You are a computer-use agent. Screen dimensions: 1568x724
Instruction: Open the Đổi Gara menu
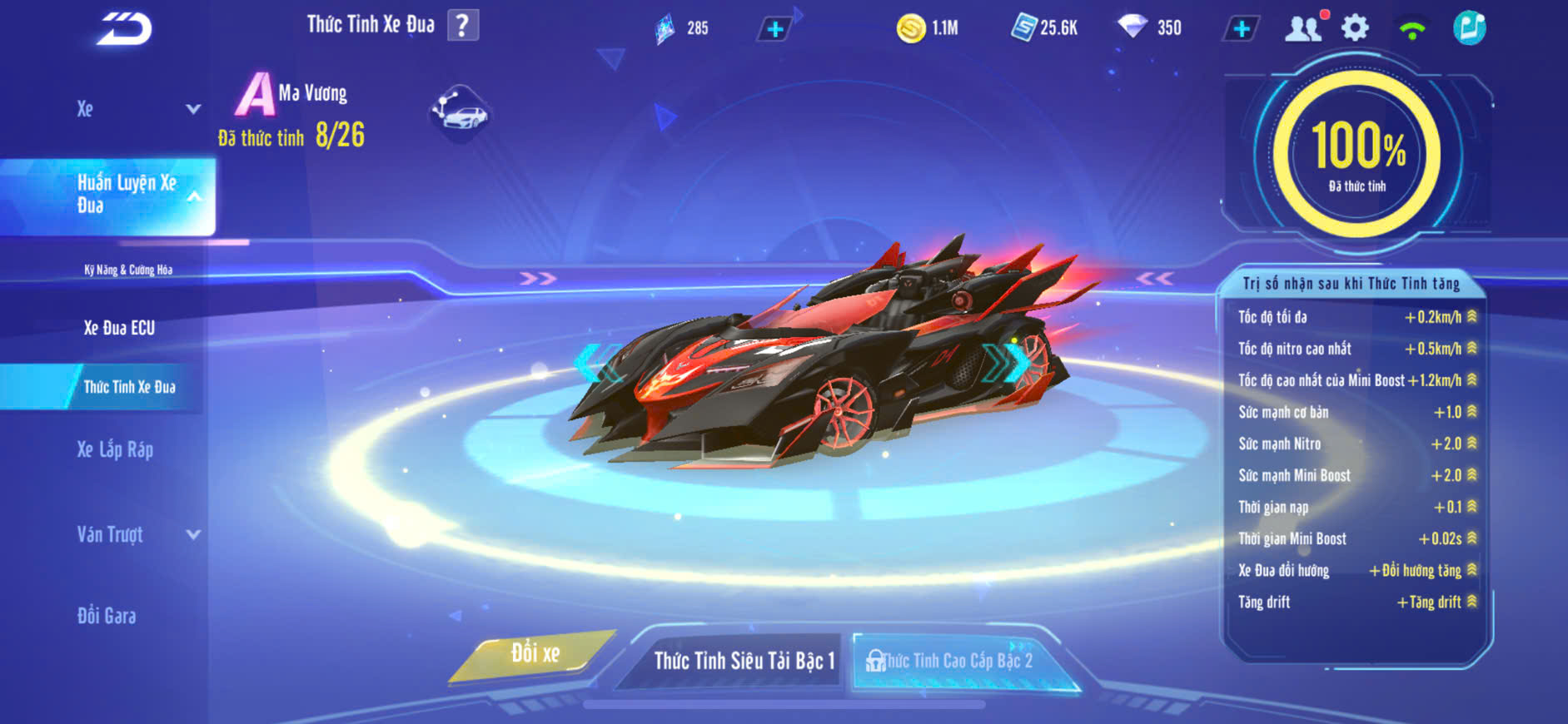pyautogui.click(x=107, y=616)
